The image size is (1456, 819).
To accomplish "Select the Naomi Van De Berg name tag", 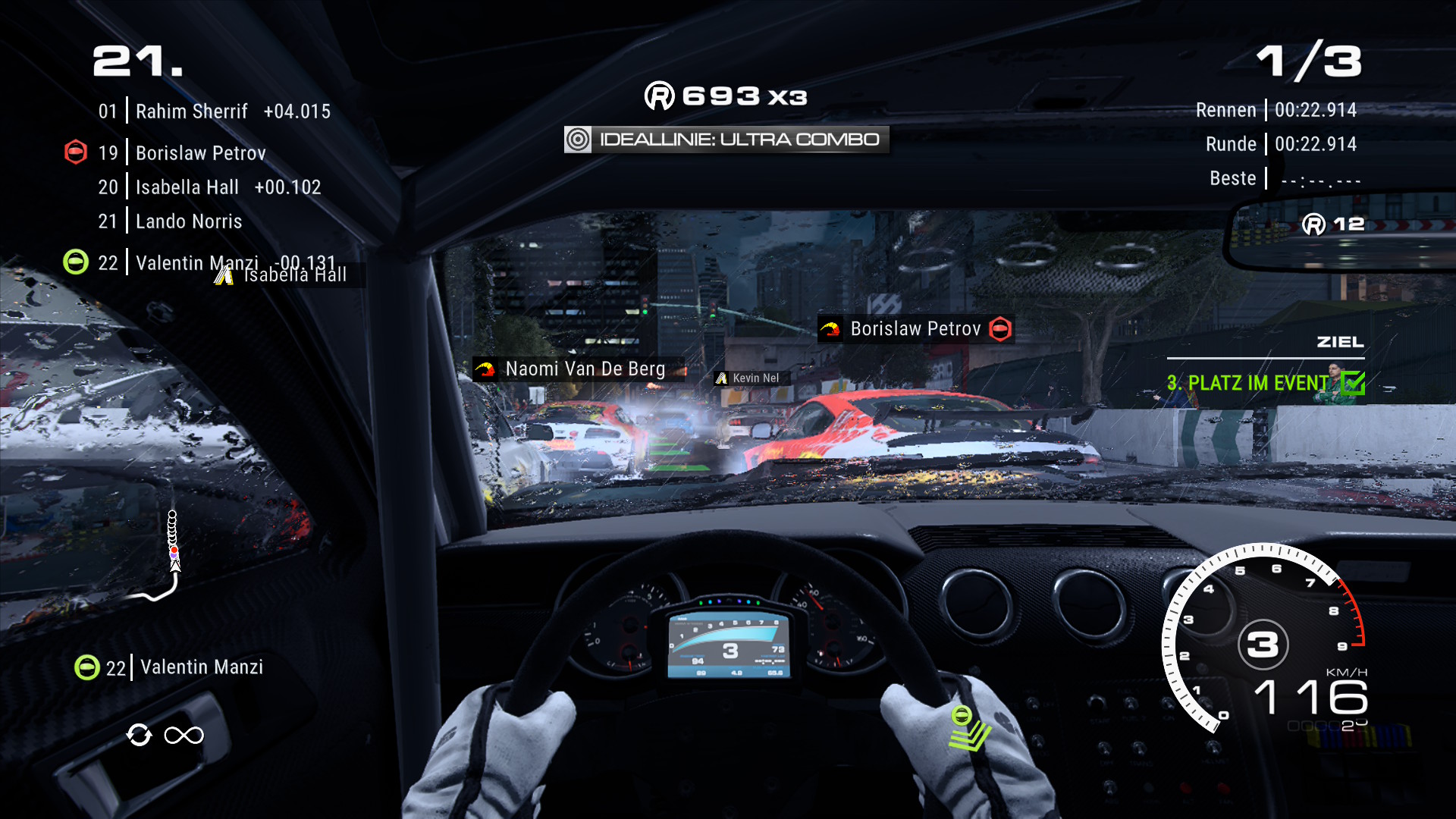I will point(578,369).
